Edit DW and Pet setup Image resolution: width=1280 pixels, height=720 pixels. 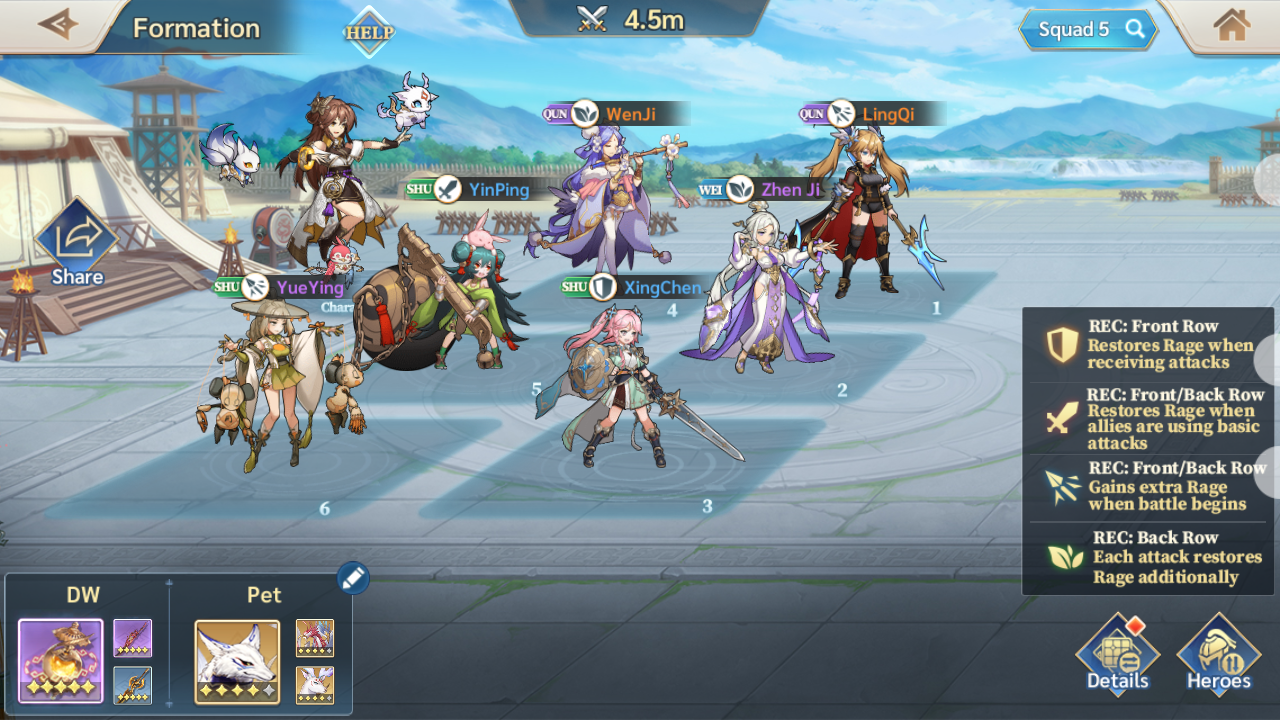[x=353, y=577]
